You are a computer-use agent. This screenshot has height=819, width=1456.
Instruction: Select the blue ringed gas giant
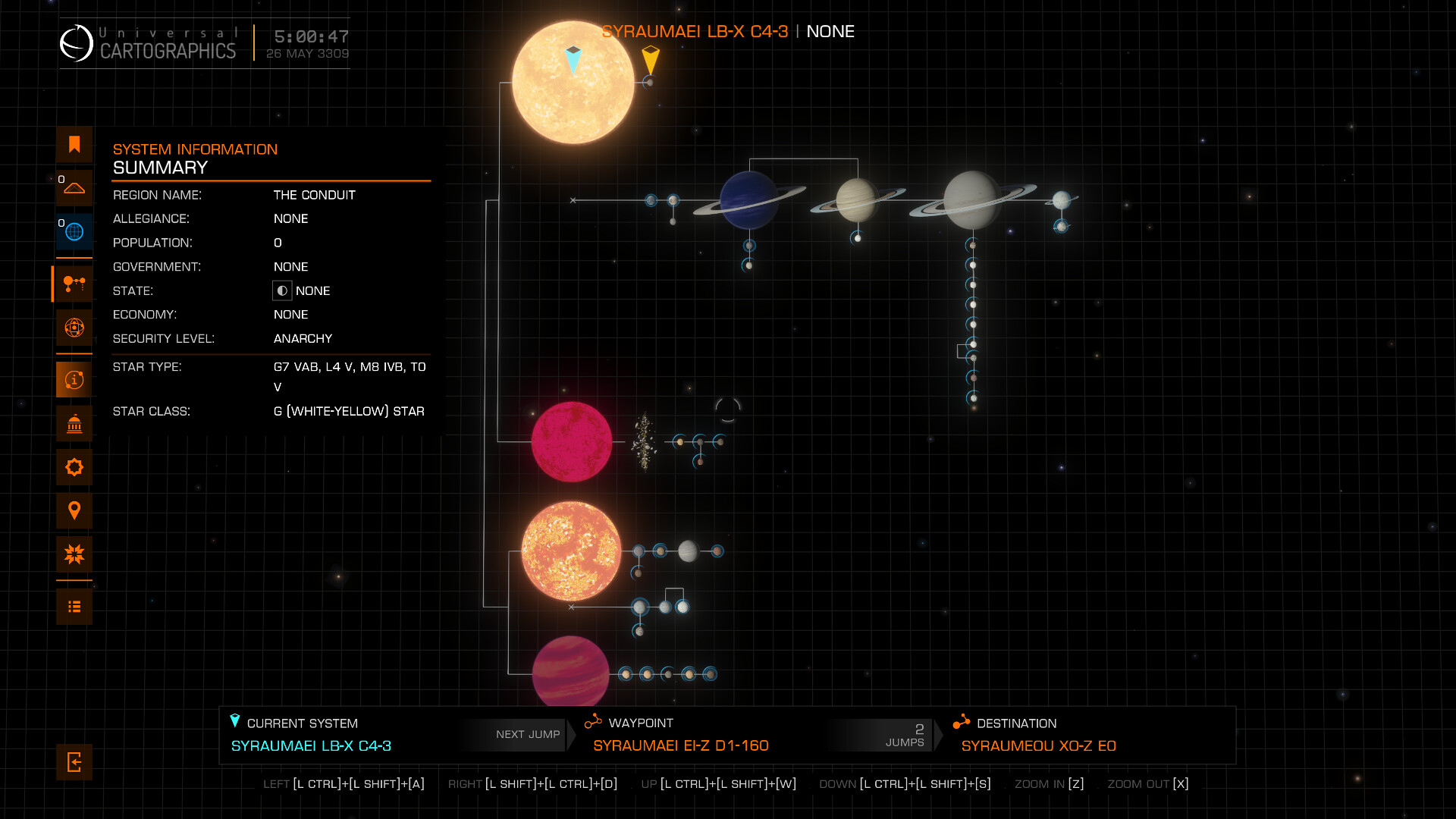748,199
